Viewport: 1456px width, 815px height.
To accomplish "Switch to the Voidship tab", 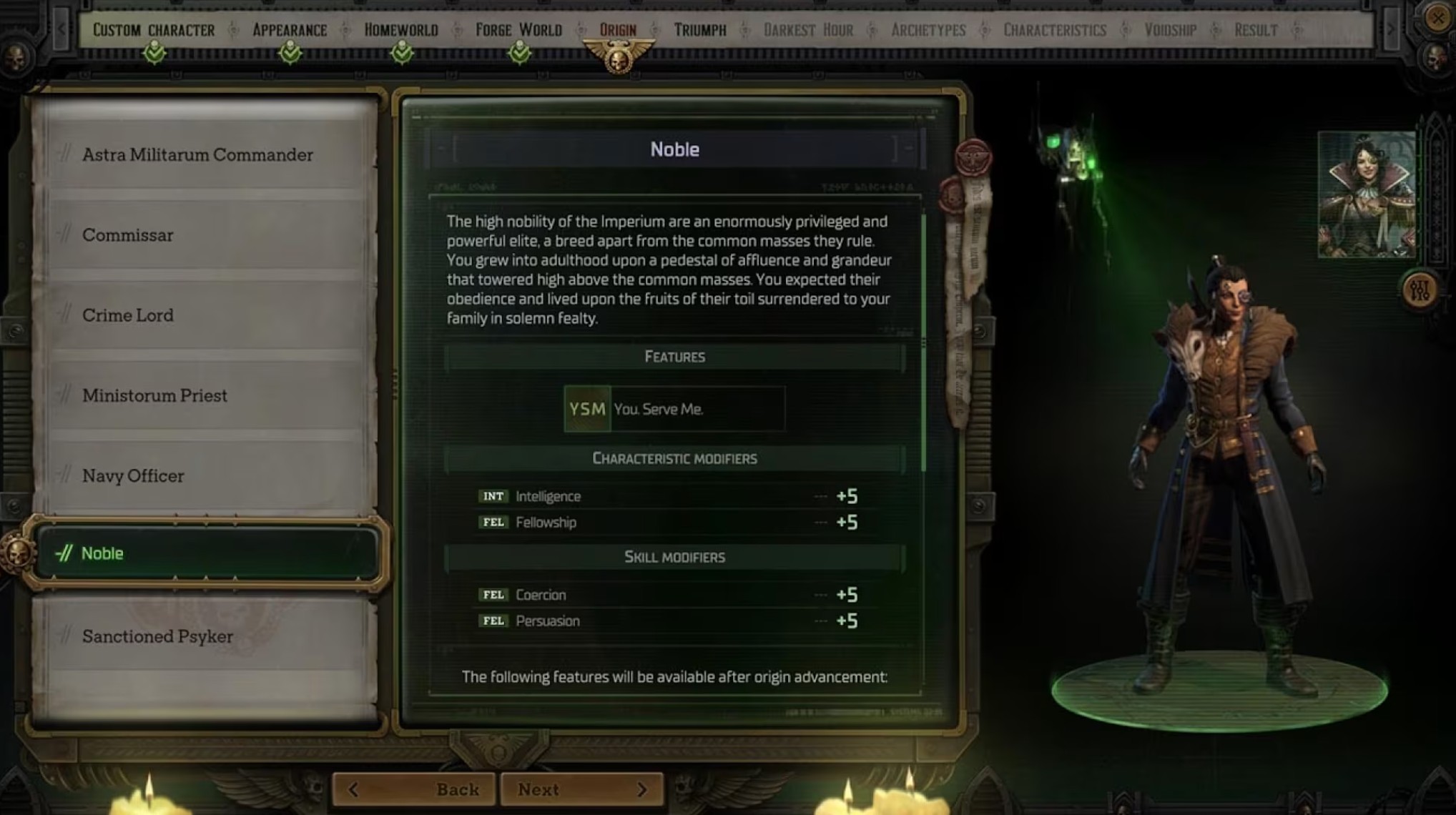I will click(1170, 30).
